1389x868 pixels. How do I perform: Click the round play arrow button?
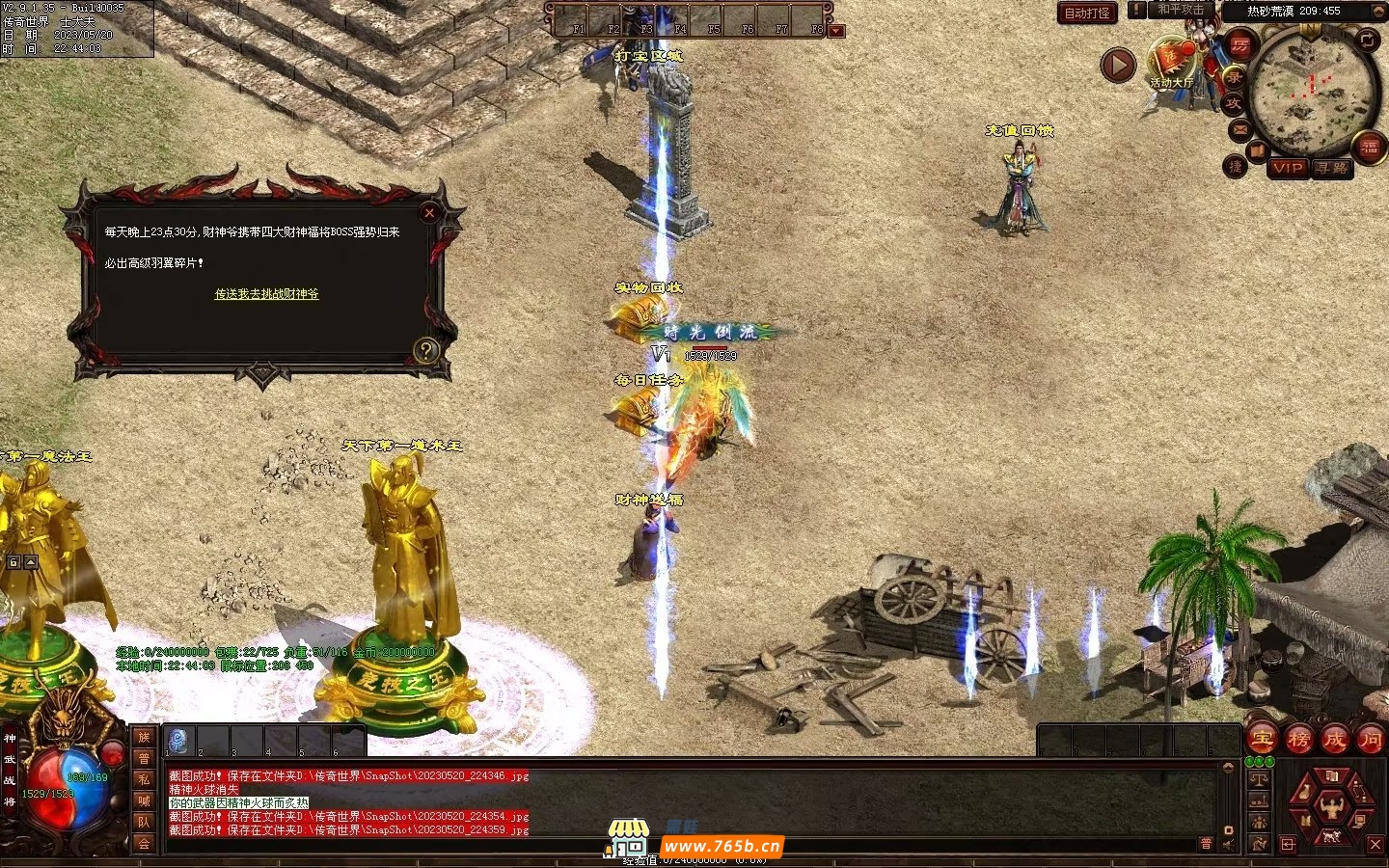[x=1118, y=66]
